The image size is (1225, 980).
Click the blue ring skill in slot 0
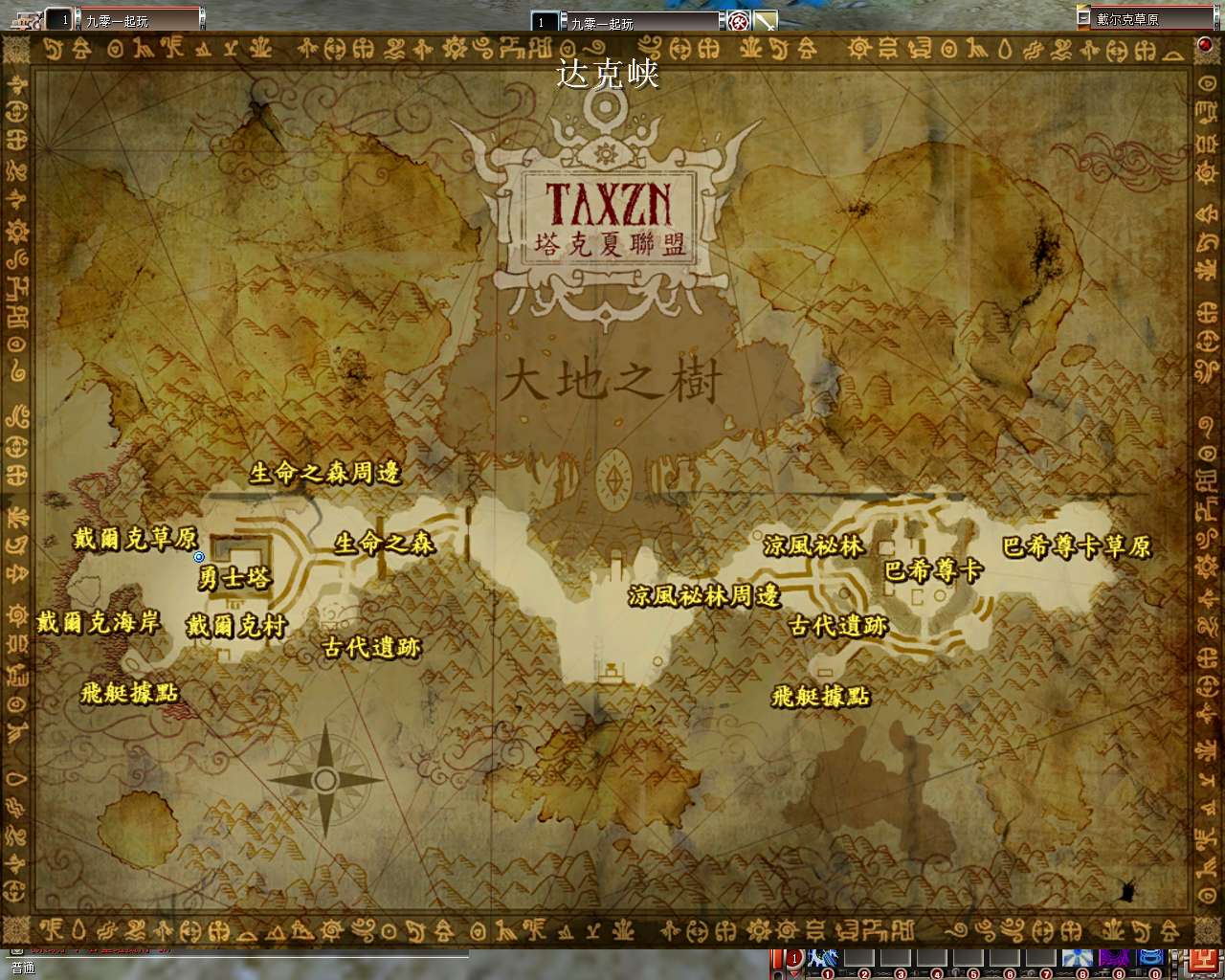coord(1151,959)
